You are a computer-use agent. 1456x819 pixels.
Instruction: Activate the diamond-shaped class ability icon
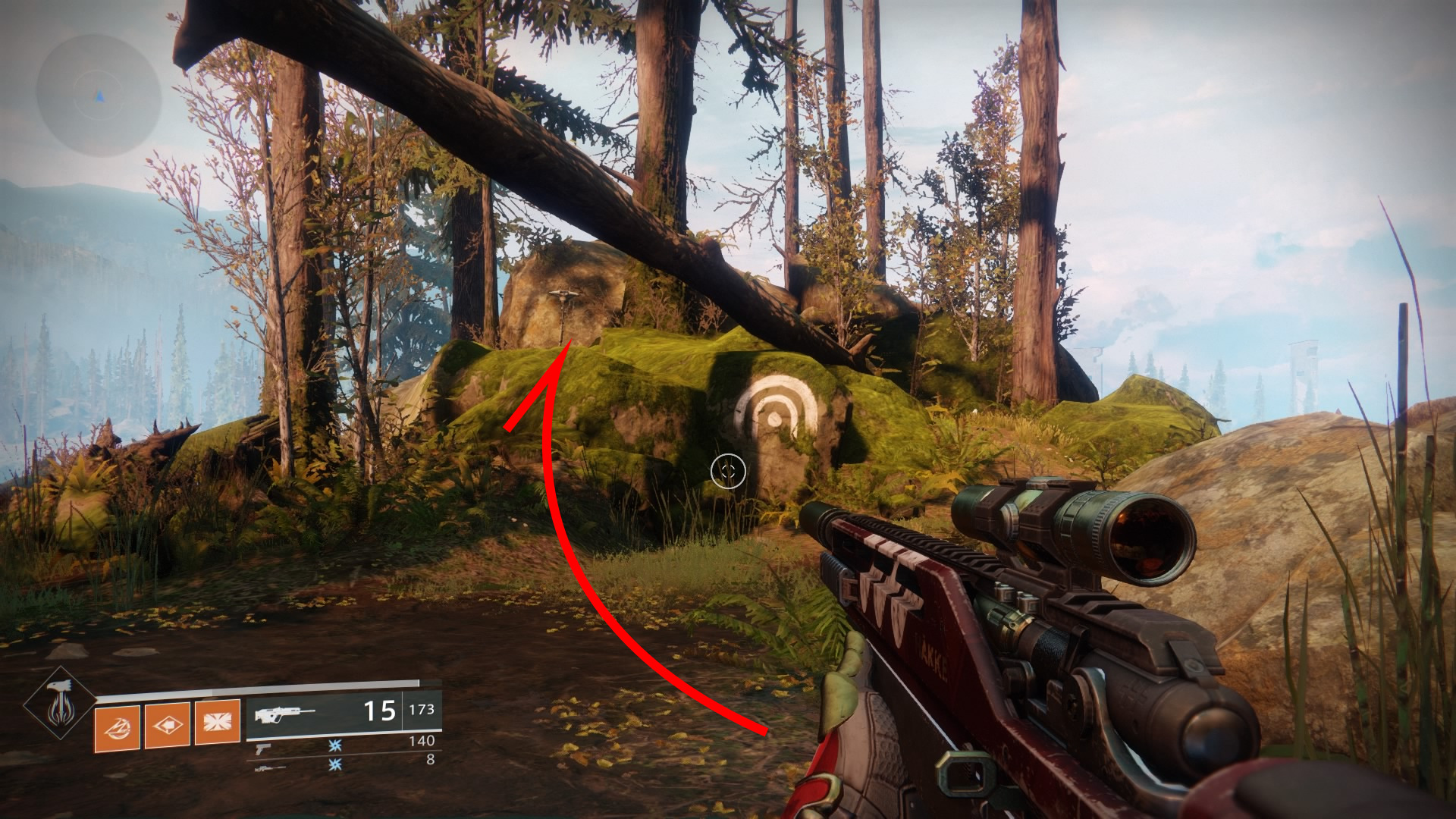click(167, 725)
